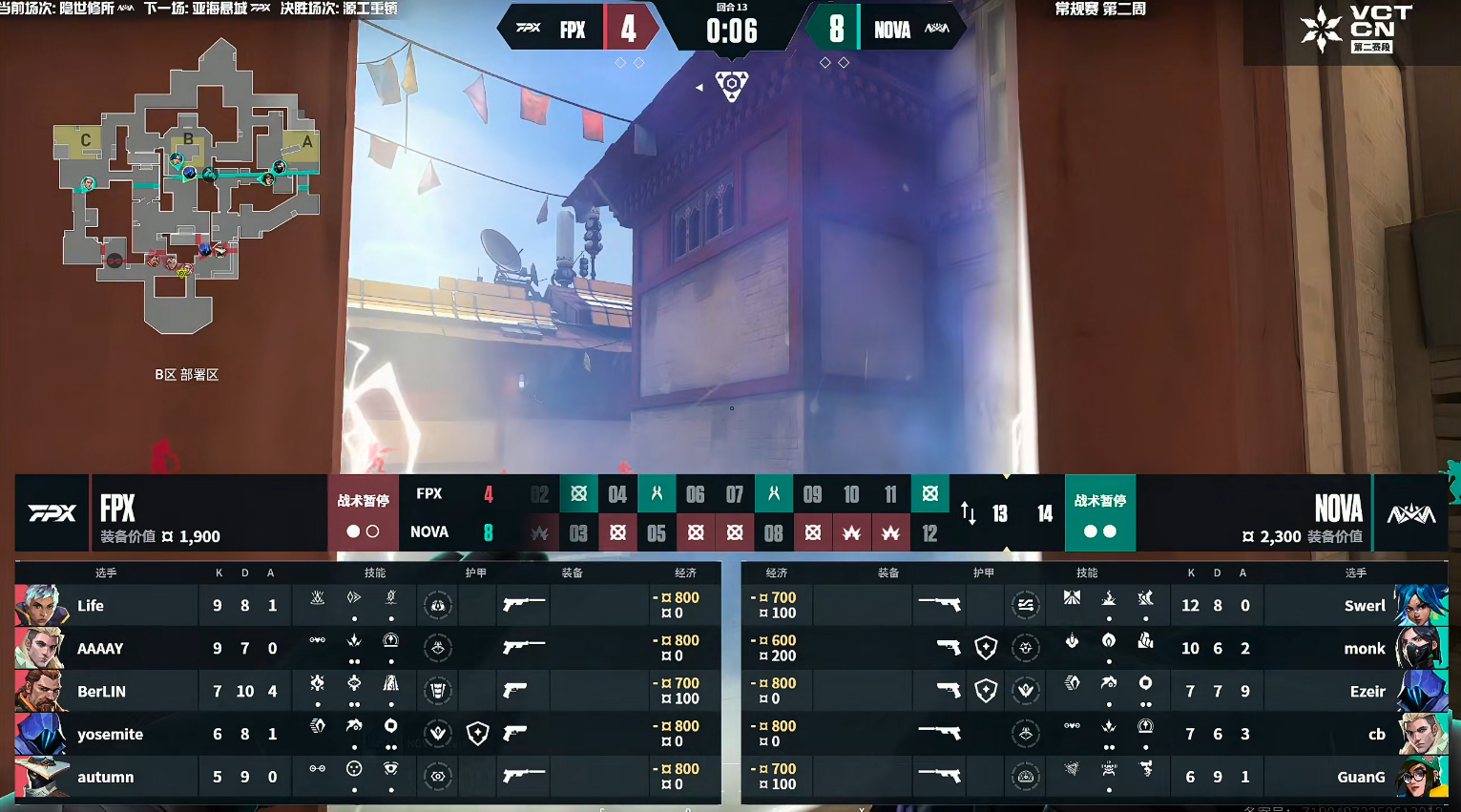
Task: Select AAAAY's player portrait
Action: pyautogui.click(x=40, y=648)
